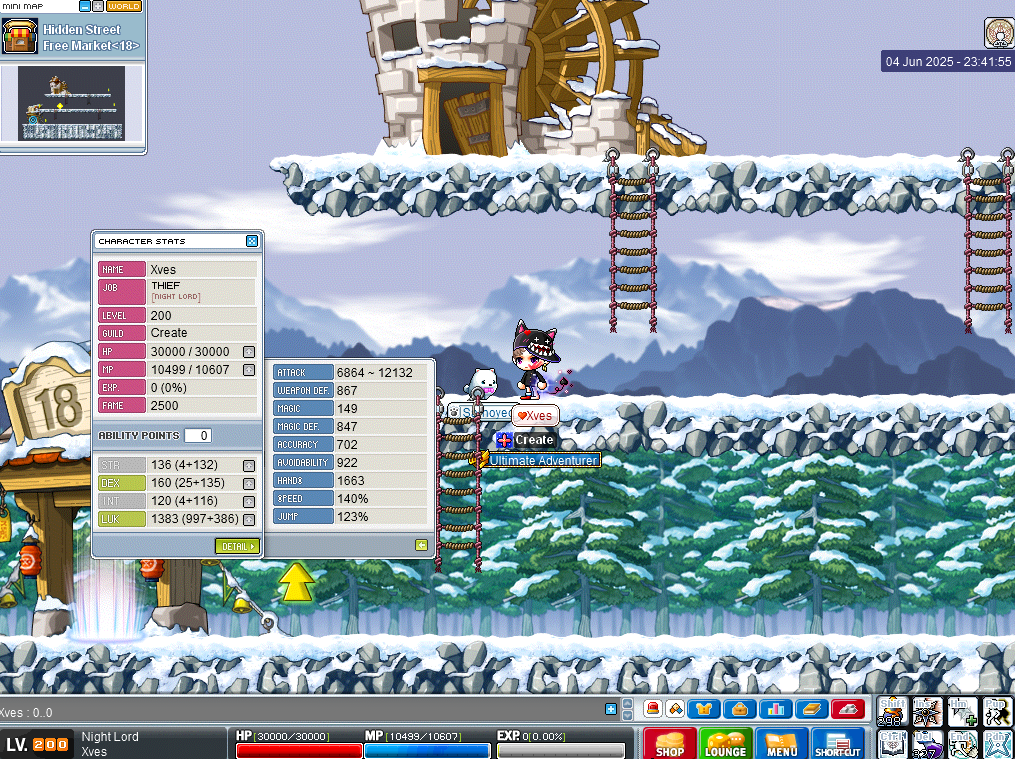Raise the STR stat with its arrow
Image resolution: width=1015 pixels, height=759 pixels.
(x=249, y=465)
